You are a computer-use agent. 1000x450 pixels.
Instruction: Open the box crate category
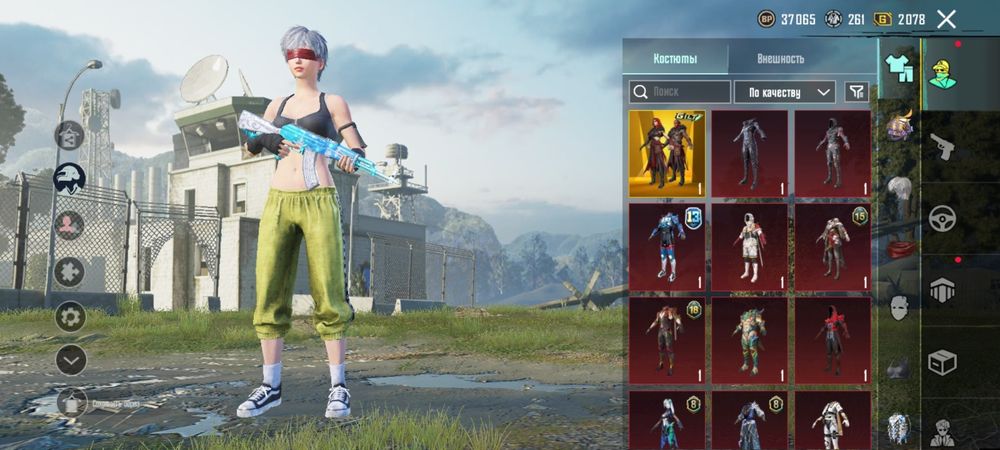[x=942, y=362]
